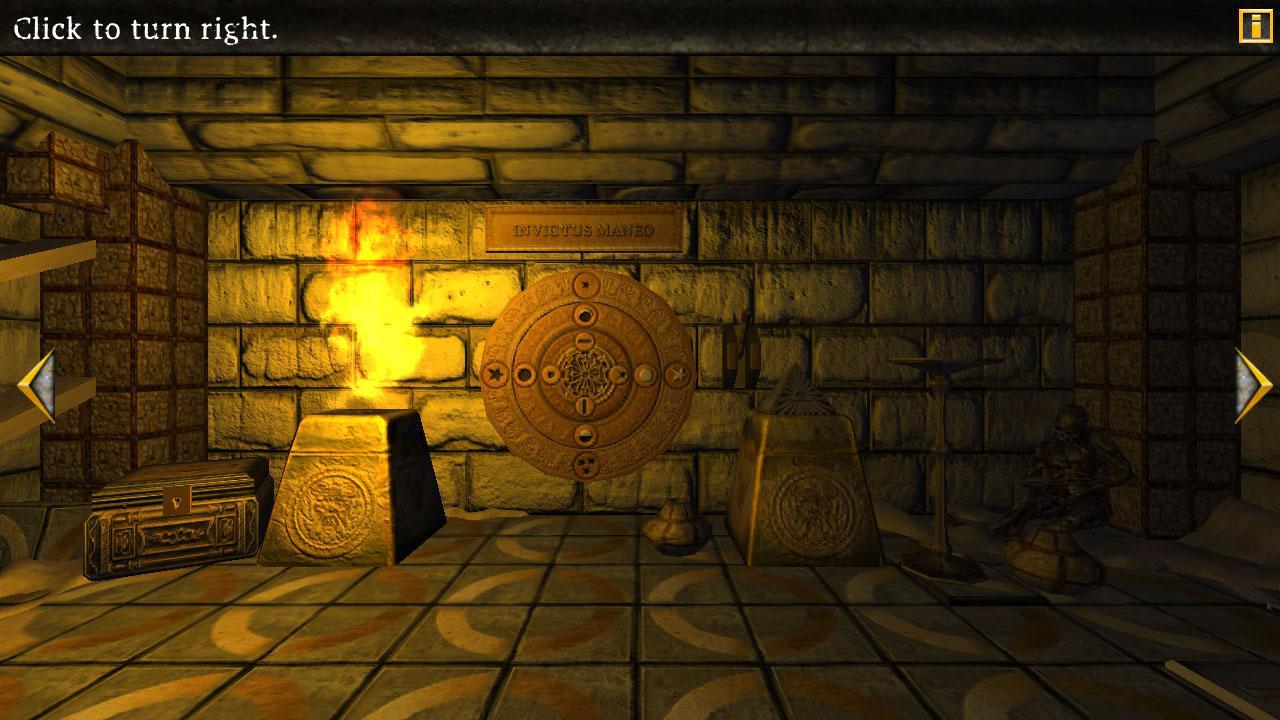Turn right using the gold arrow

point(1252,386)
